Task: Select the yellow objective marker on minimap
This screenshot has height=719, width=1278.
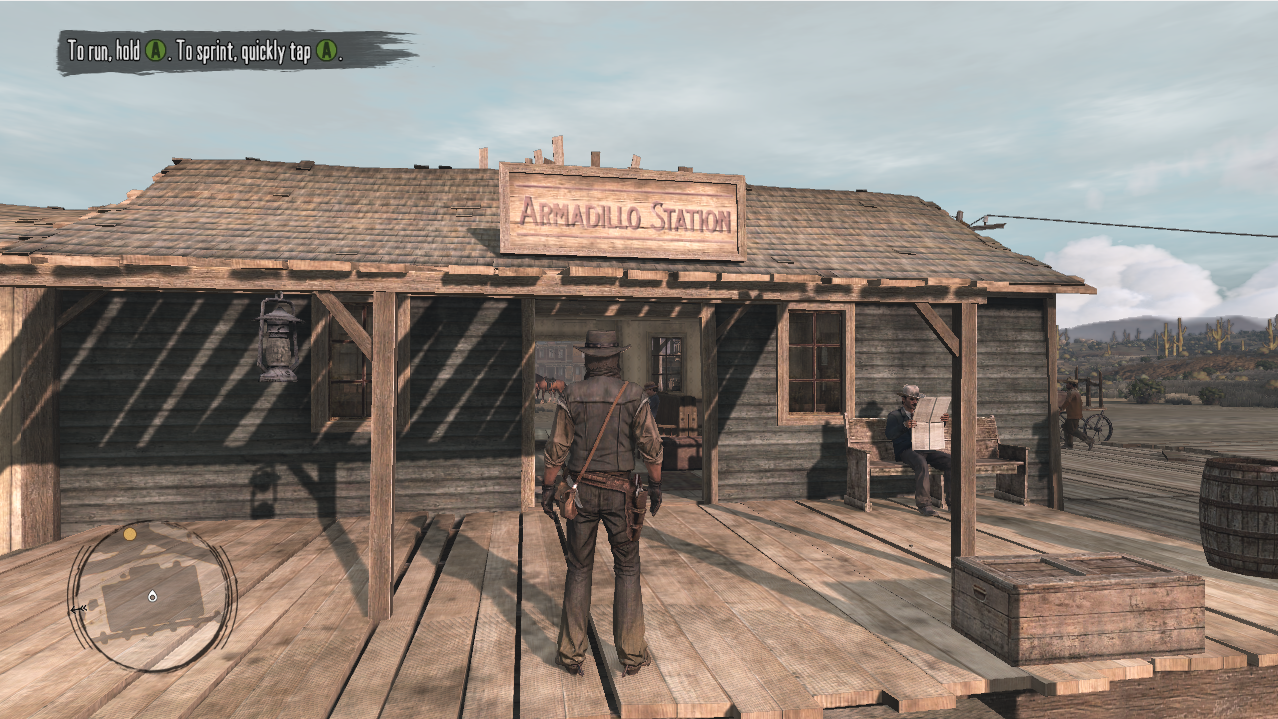Action: 130,534
